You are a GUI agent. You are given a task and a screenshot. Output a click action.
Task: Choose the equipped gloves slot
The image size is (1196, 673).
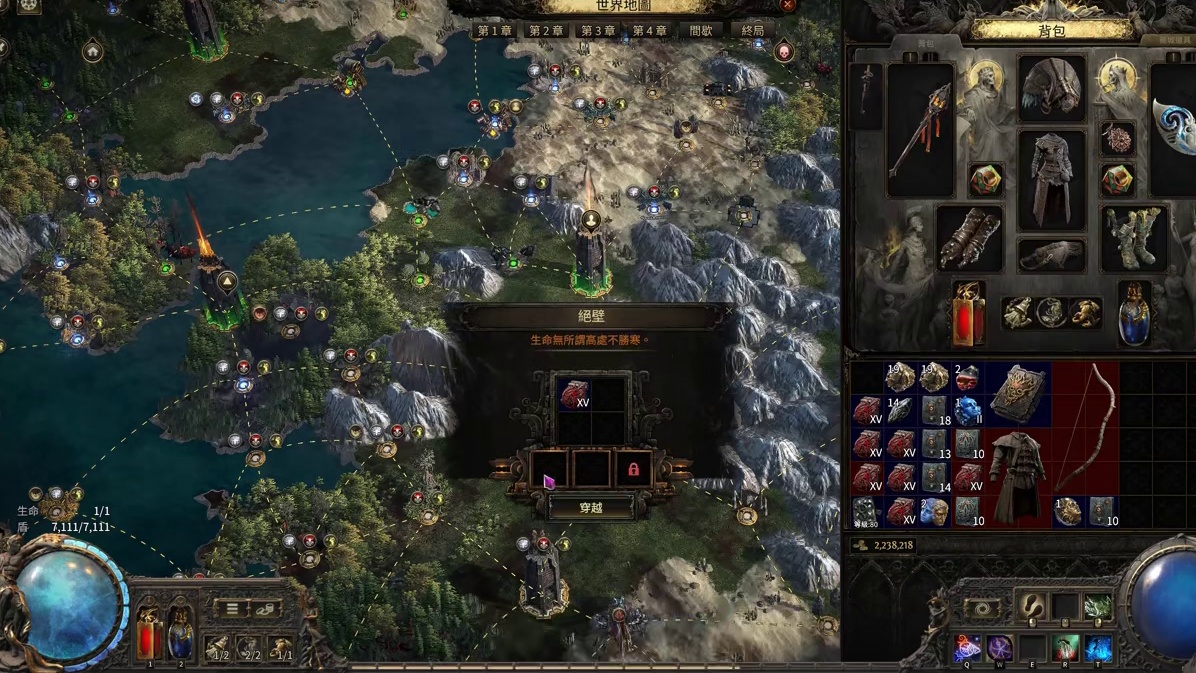click(x=969, y=240)
